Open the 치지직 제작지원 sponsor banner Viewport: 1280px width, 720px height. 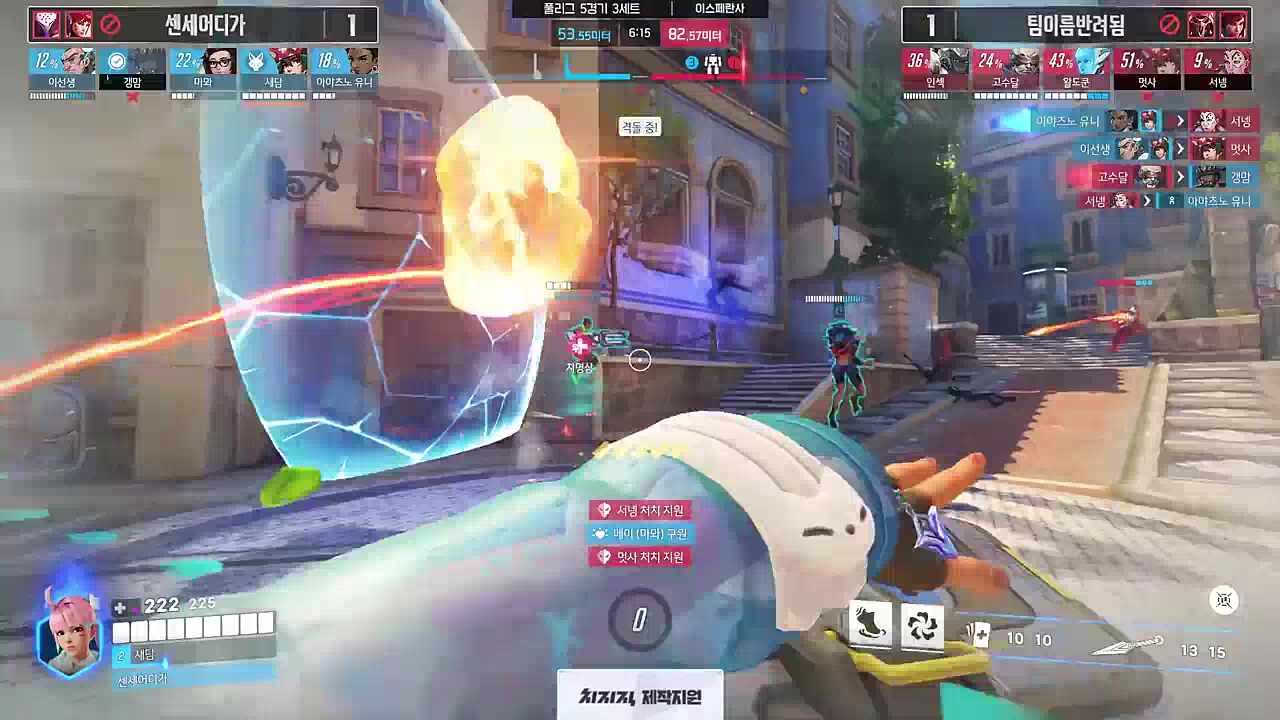(x=640, y=696)
